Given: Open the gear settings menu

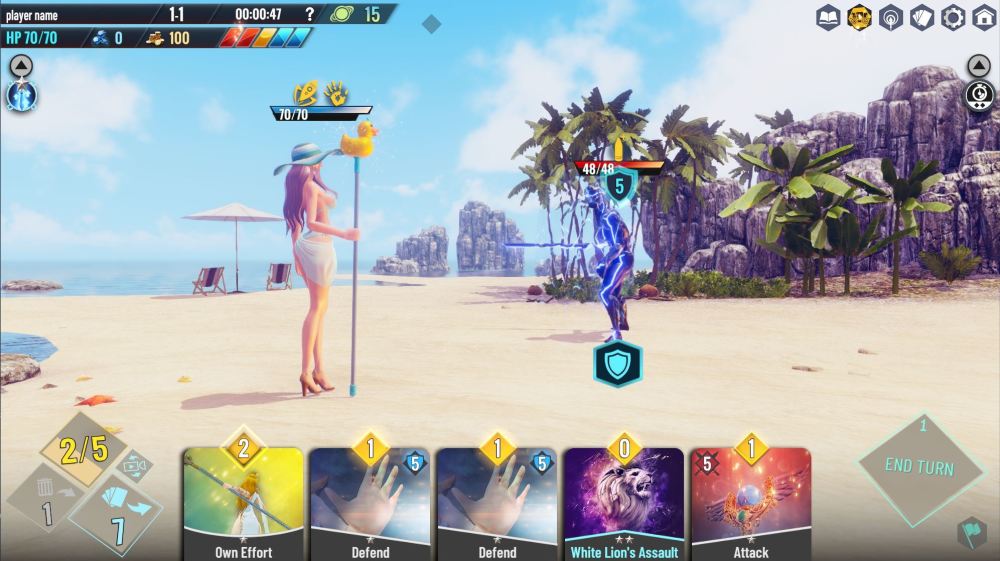Looking at the screenshot, I should point(953,17).
